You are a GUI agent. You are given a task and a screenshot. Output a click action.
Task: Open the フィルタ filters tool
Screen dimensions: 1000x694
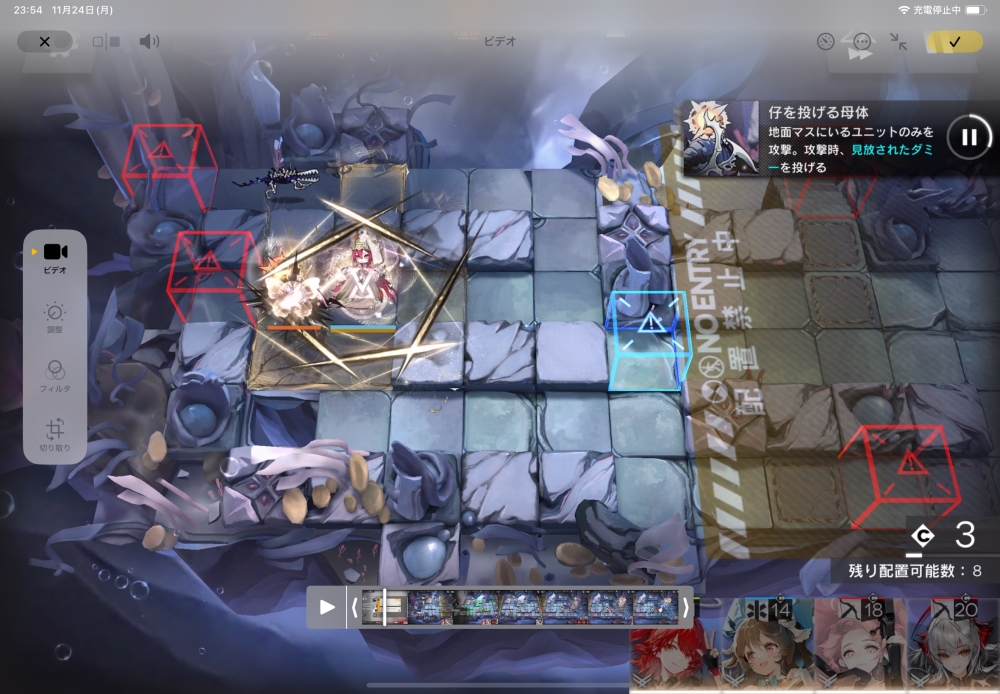click(x=55, y=375)
